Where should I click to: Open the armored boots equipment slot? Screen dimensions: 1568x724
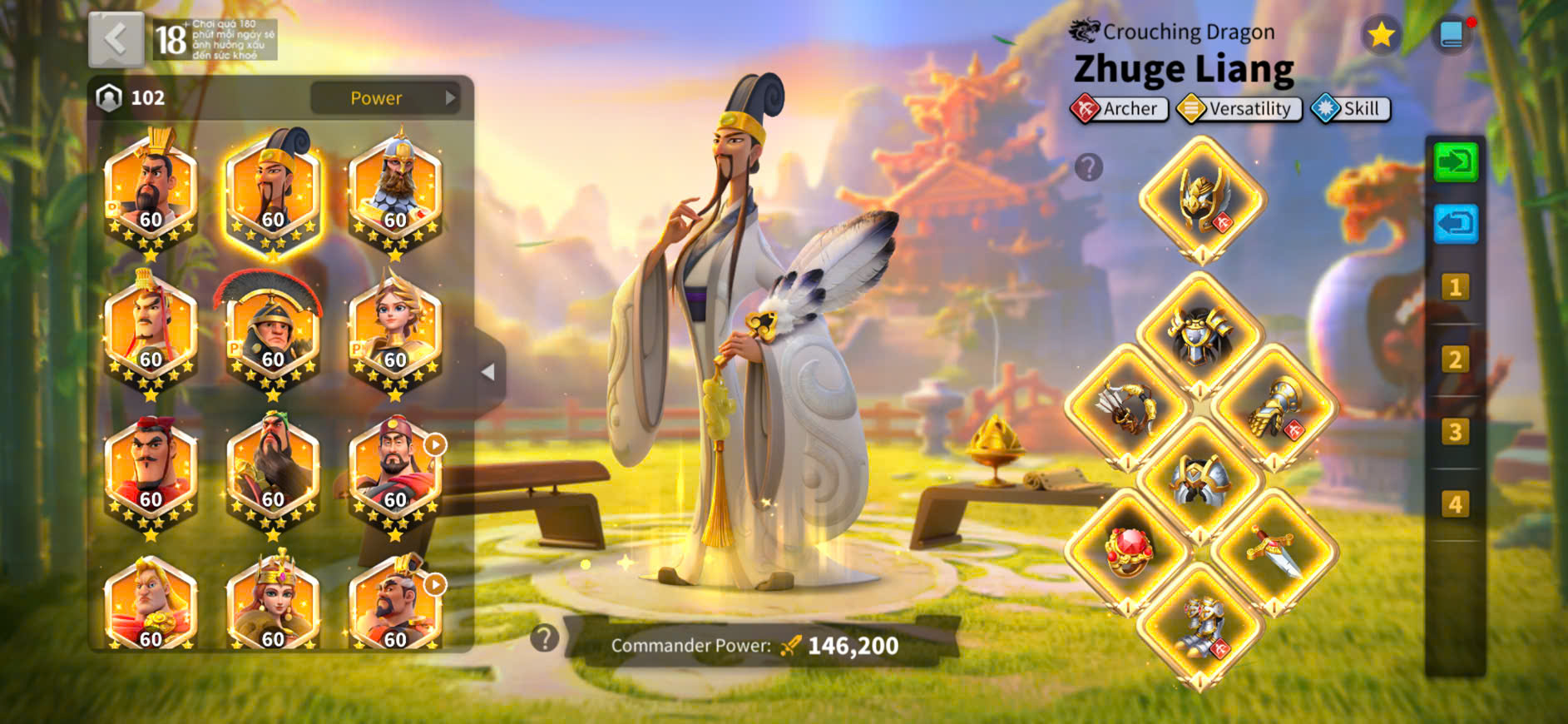coord(1199,626)
